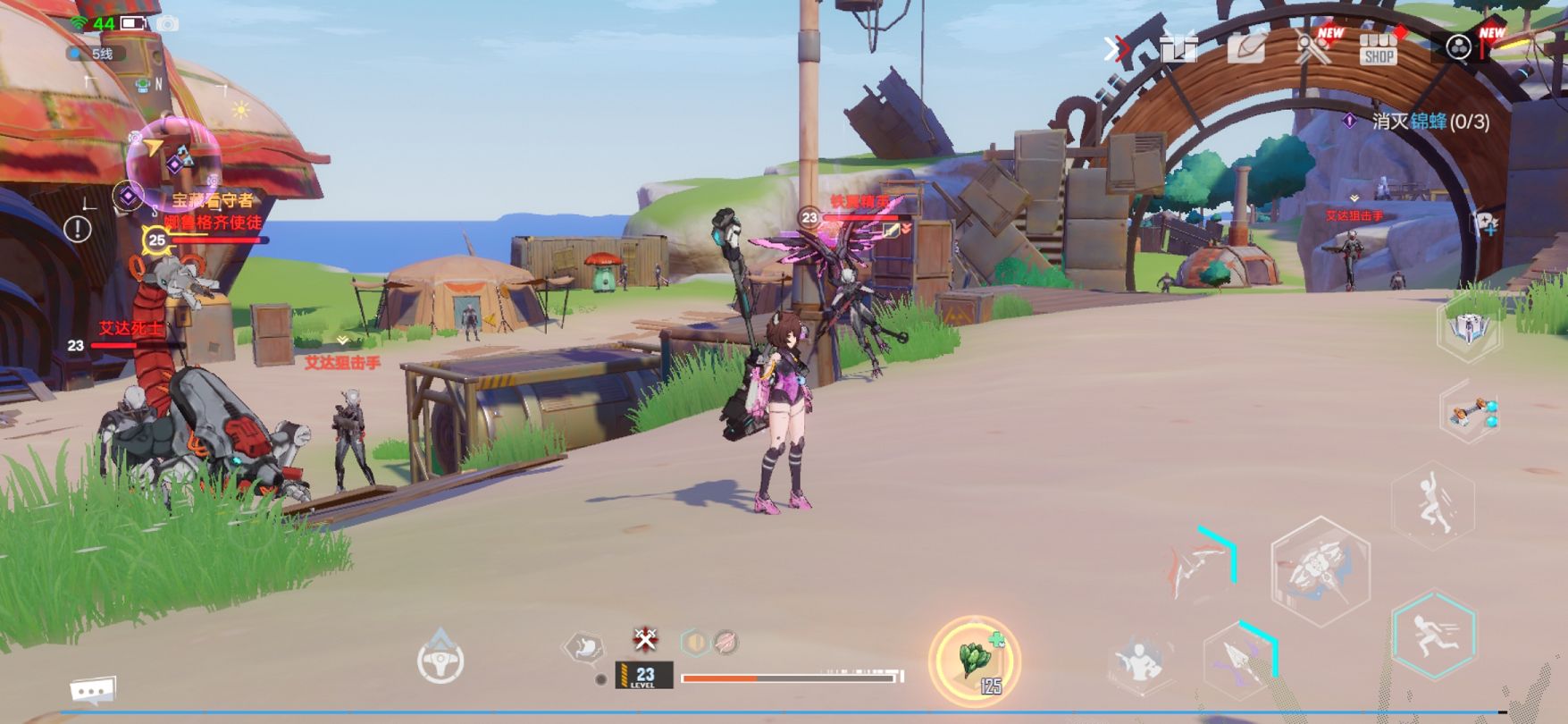Screen dimensions: 1568x724
Task: Switch the server line "5线"
Action: (x=96, y=54)
